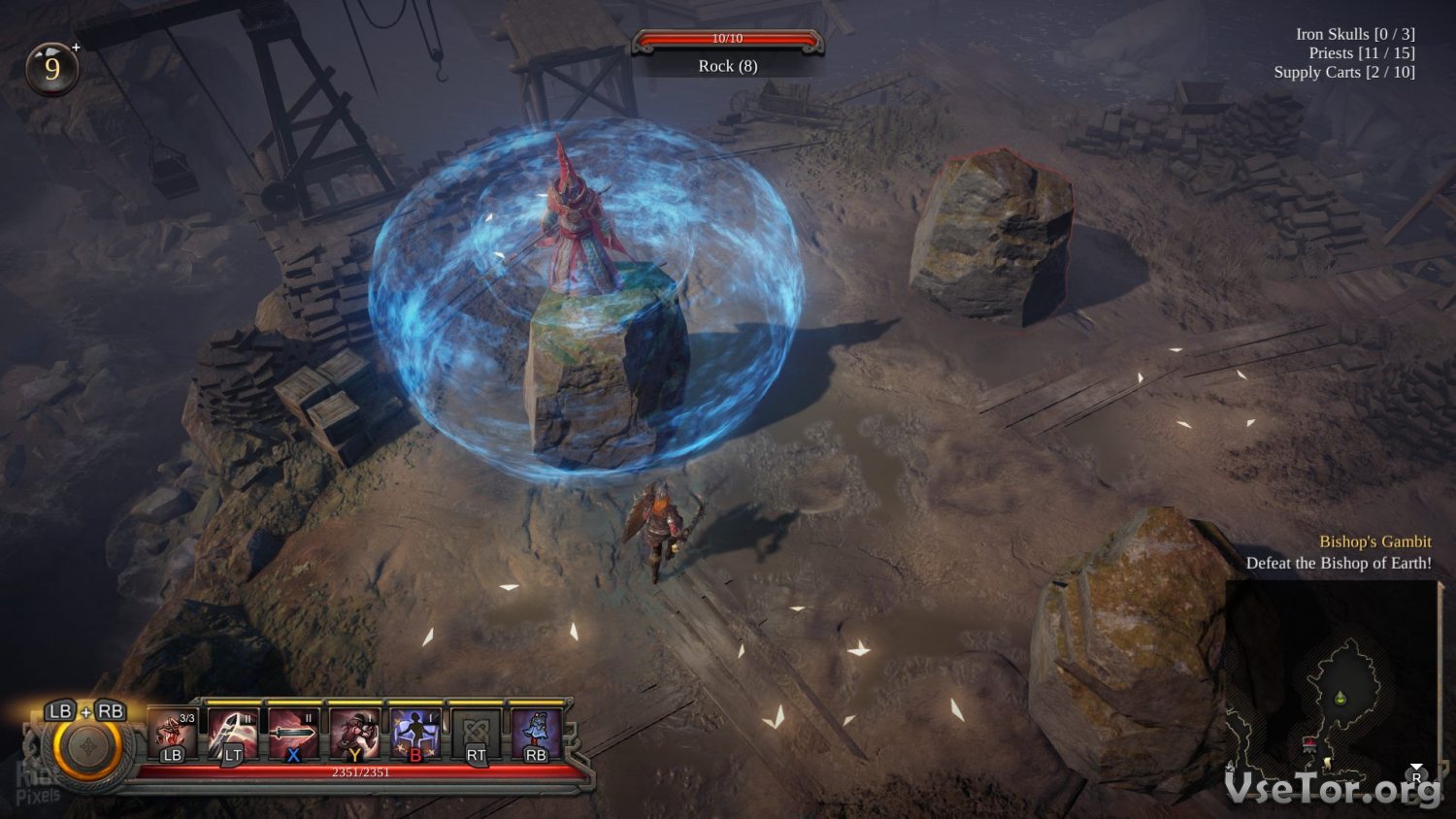Trigger the red warrior skill icon
The height and width of the screenshot is (819, 1456).
point(354,735)
